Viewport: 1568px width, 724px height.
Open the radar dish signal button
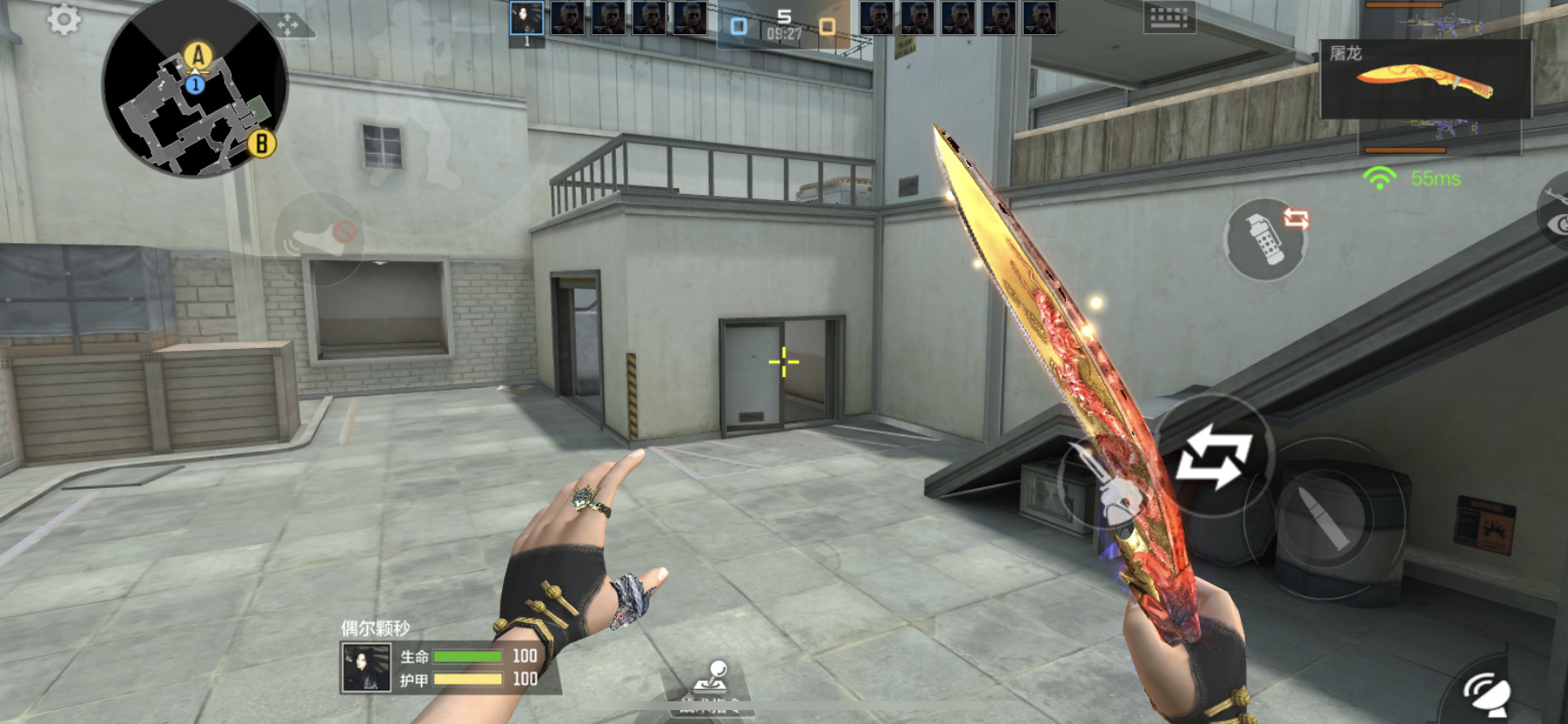[x=1488, y=693]
